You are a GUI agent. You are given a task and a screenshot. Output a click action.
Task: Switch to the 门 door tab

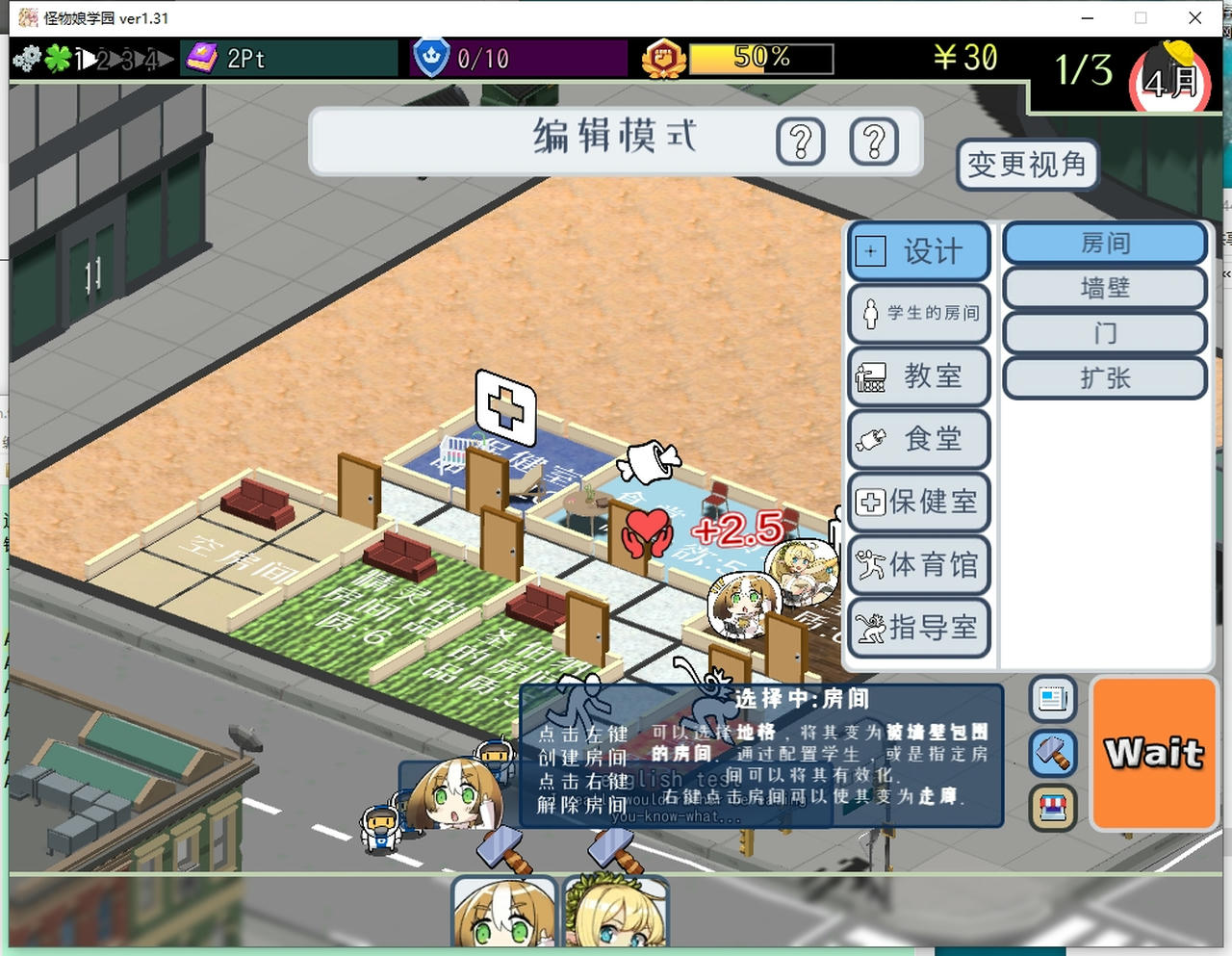(1104, 333)
